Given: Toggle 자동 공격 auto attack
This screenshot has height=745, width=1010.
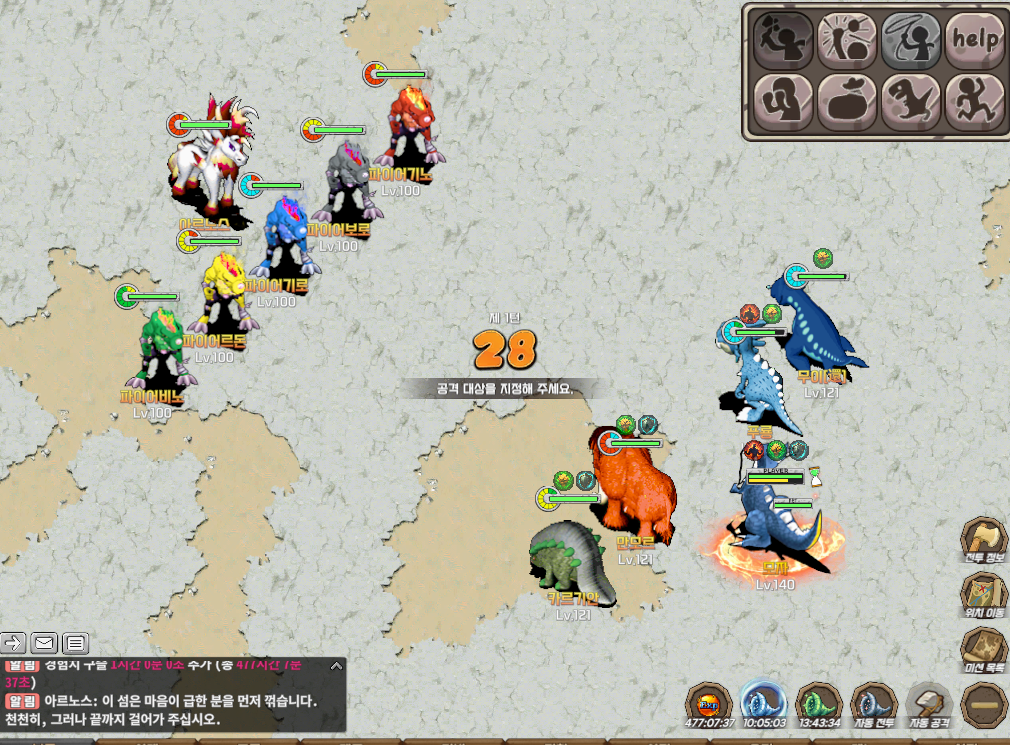Looking at the screenshot, I should coord(930,705).
